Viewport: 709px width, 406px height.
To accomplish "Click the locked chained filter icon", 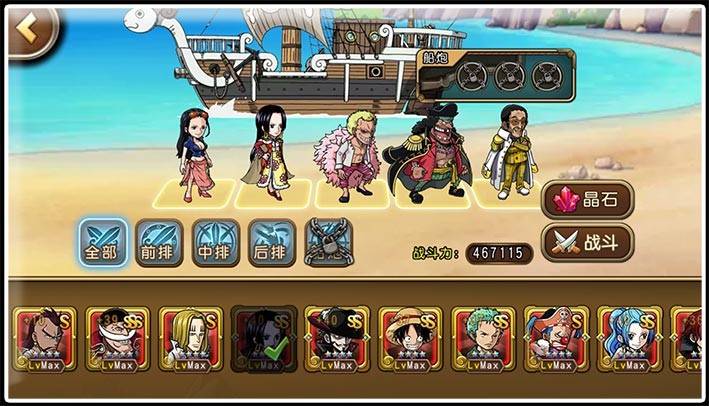I will tap(328, 242).
